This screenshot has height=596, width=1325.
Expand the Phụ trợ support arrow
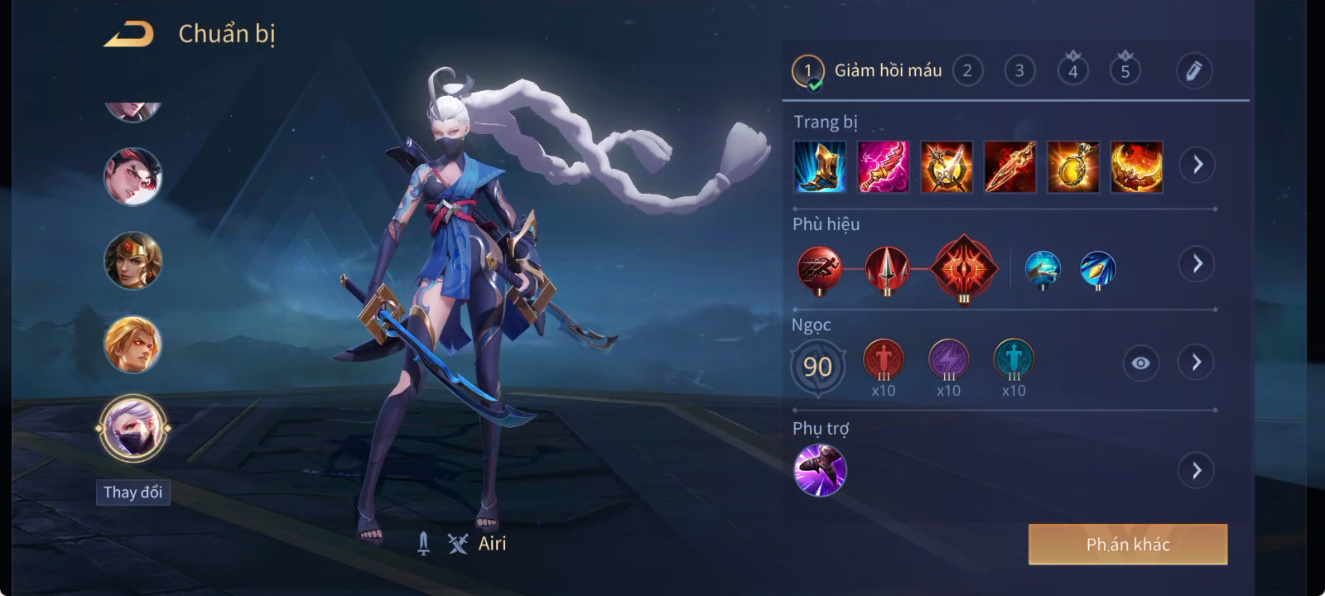[x=1196, y=470]
